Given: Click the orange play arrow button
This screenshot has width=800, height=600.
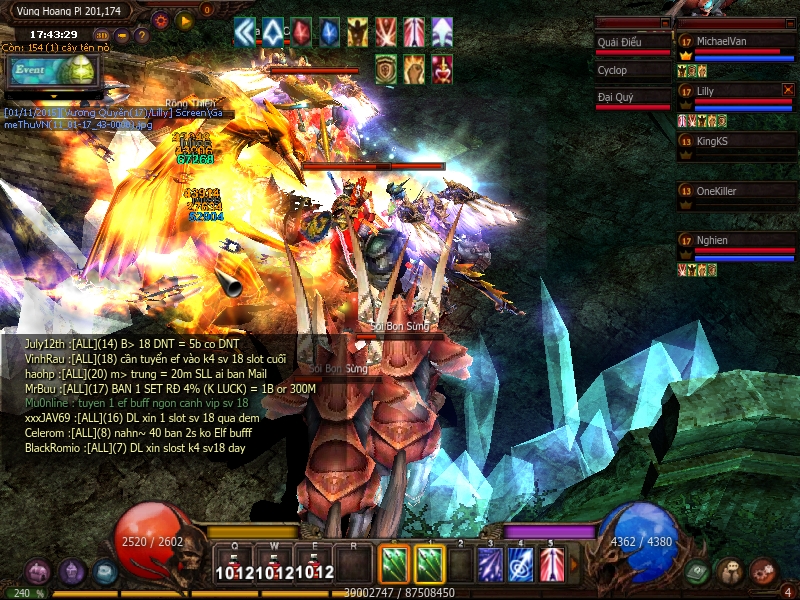Looking at the screenshot, I should point(184,19).
